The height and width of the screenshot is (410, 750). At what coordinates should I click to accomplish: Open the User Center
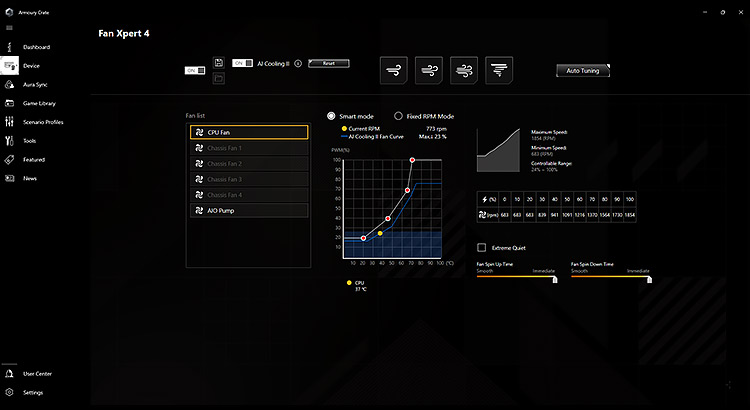pyautogui.click(x=37, y=373)
